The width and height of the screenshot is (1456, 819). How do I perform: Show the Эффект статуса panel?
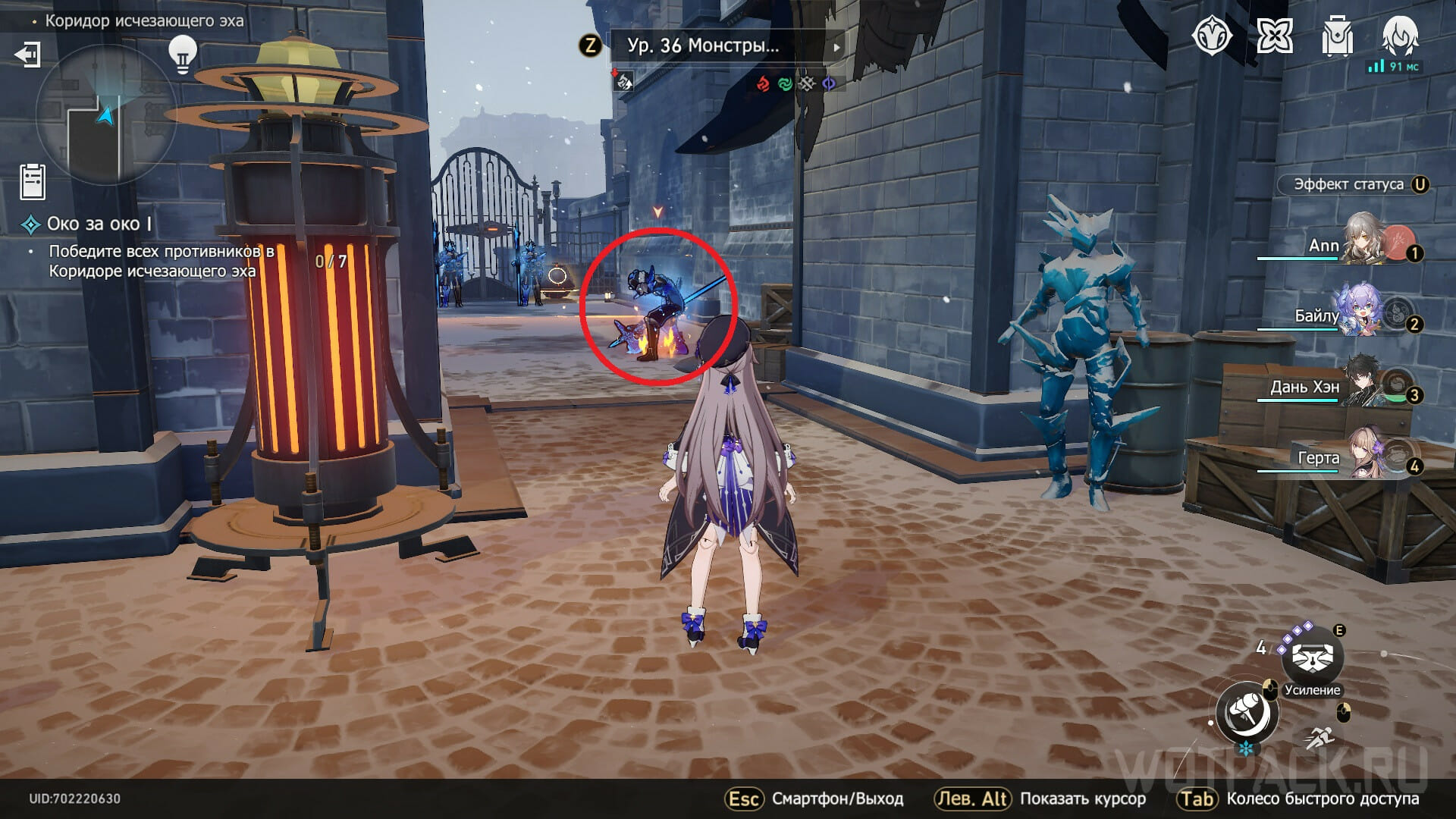(1353, 184)
